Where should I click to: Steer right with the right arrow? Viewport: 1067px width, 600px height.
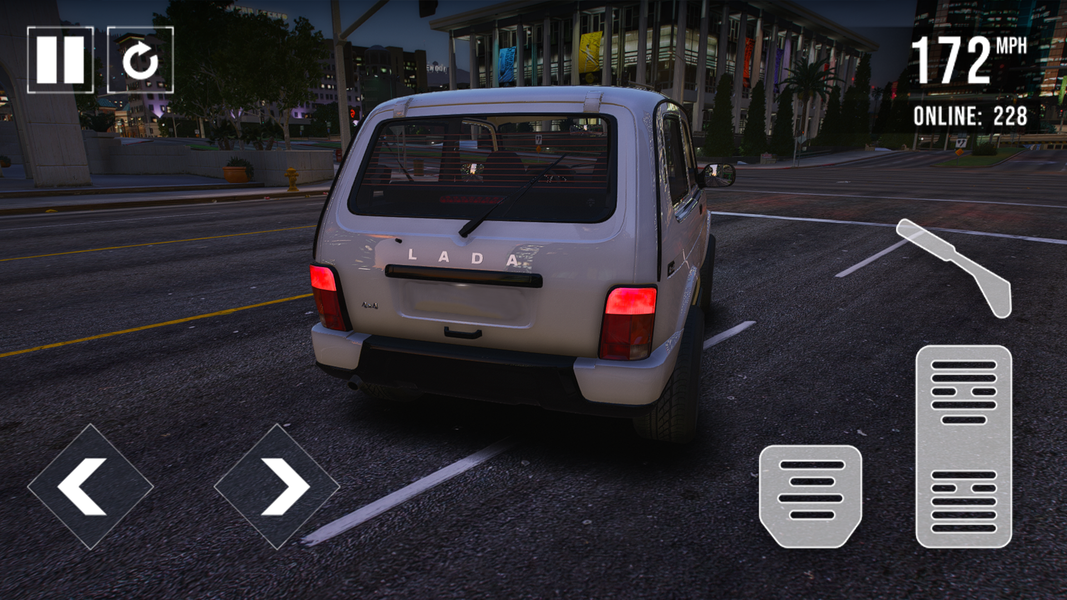pos(277,487)
